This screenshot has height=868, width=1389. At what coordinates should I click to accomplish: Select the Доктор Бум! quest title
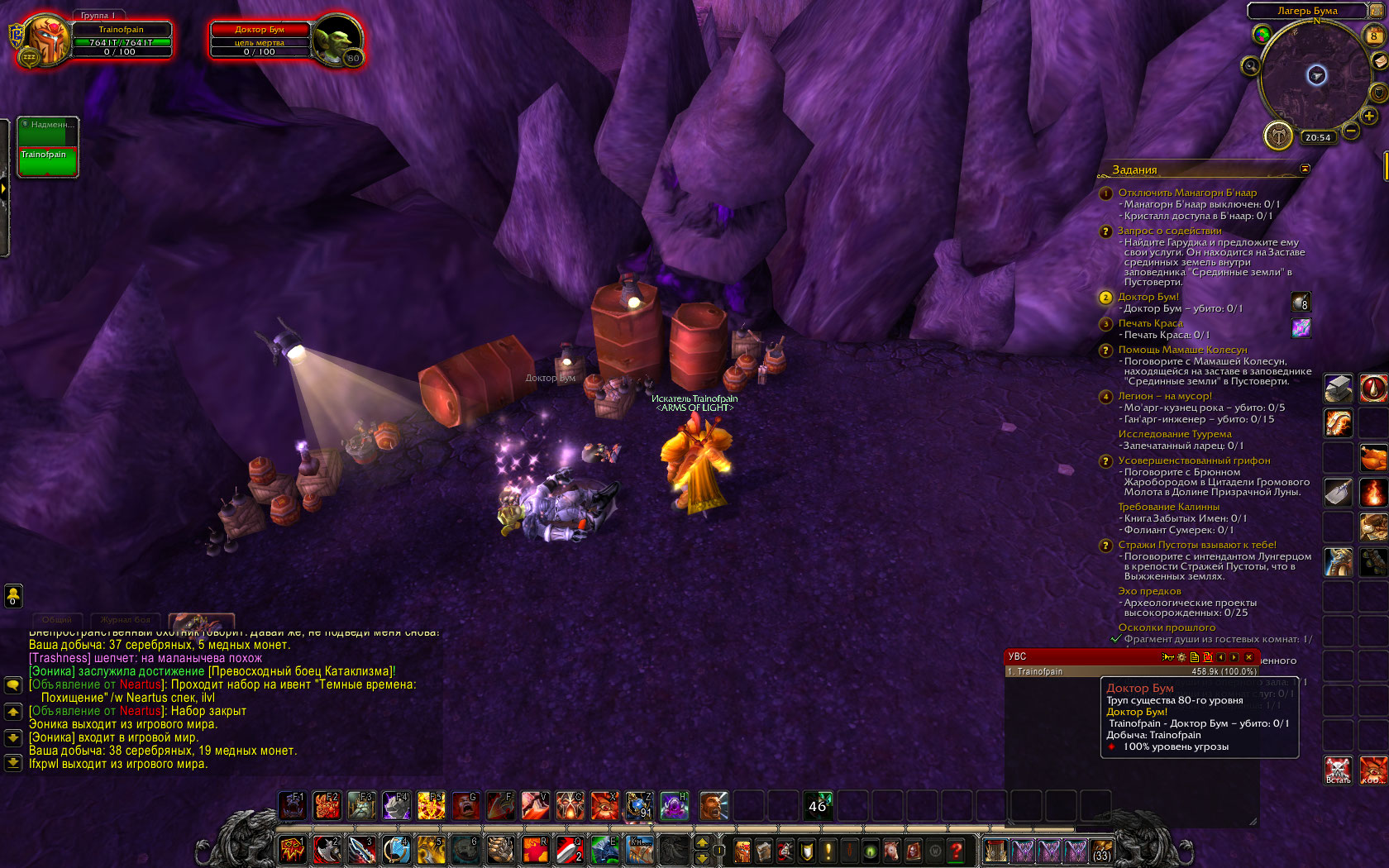tap(1148, 297)
